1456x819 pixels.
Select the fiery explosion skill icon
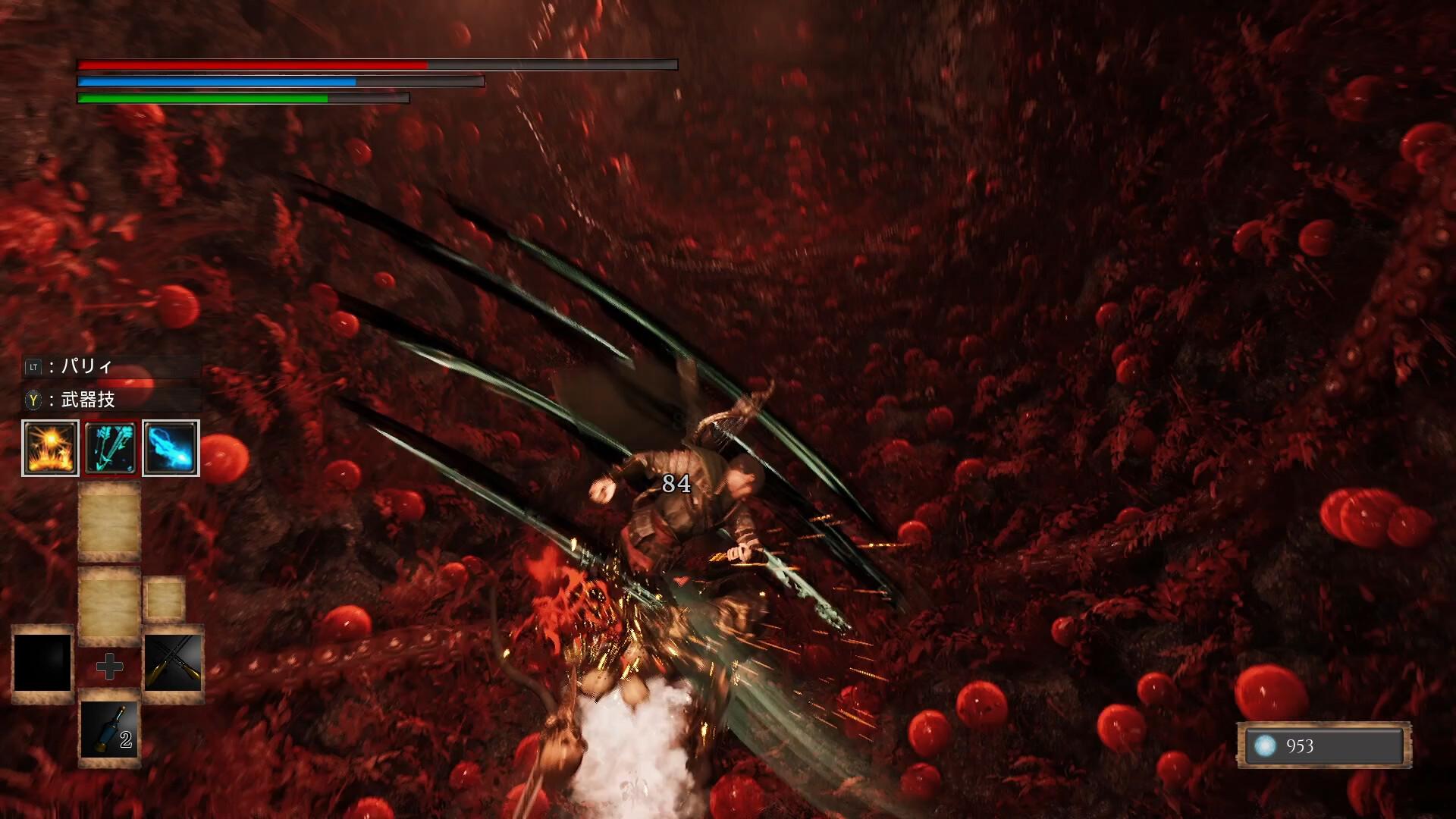pyautogui.click(x=49, y=447)
